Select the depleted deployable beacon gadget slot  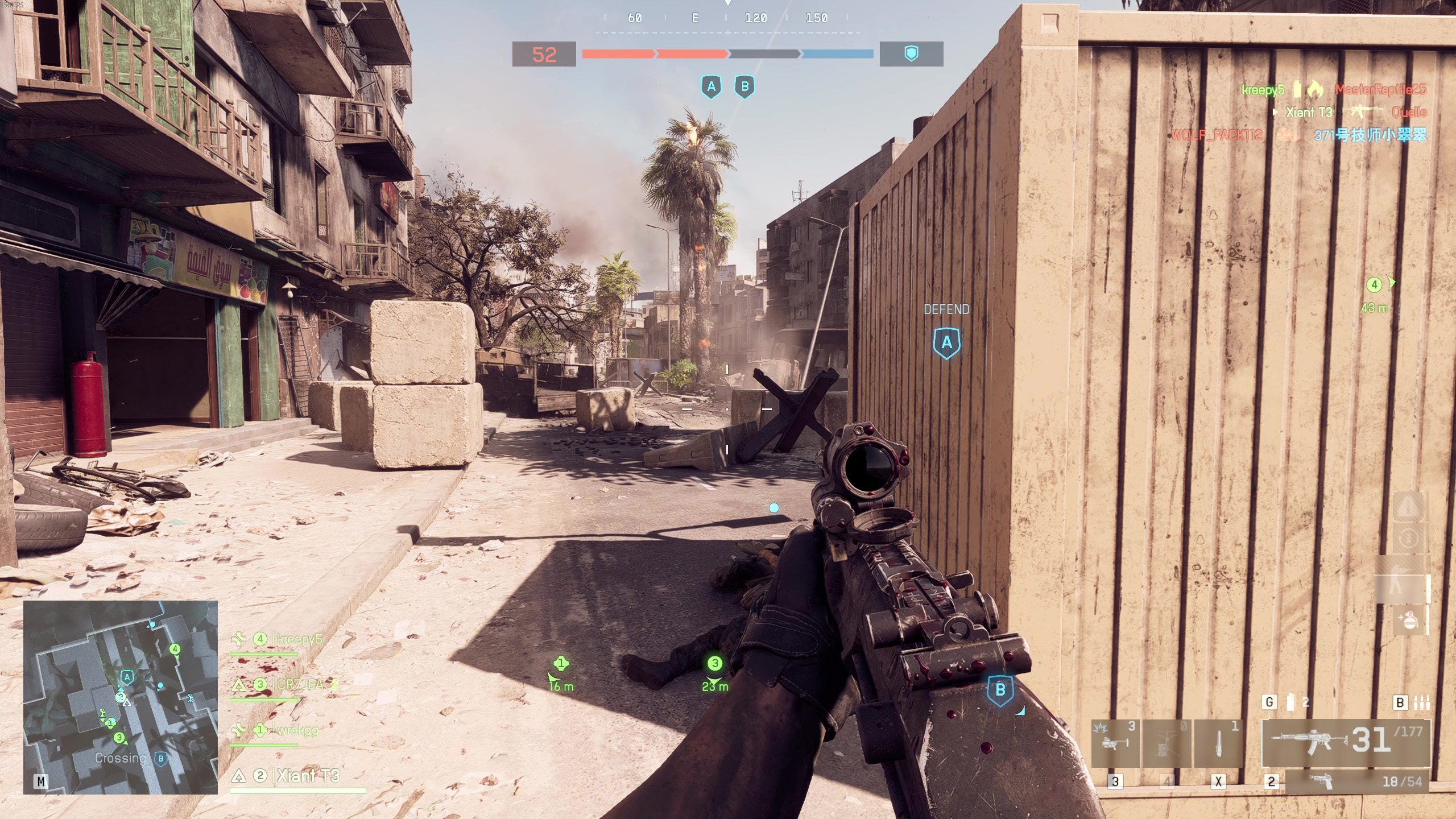point(1167,743)
